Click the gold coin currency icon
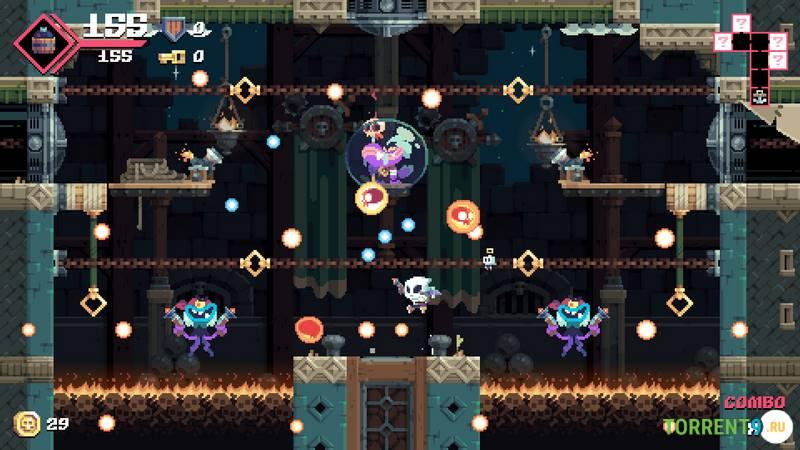 pos(27,423)
